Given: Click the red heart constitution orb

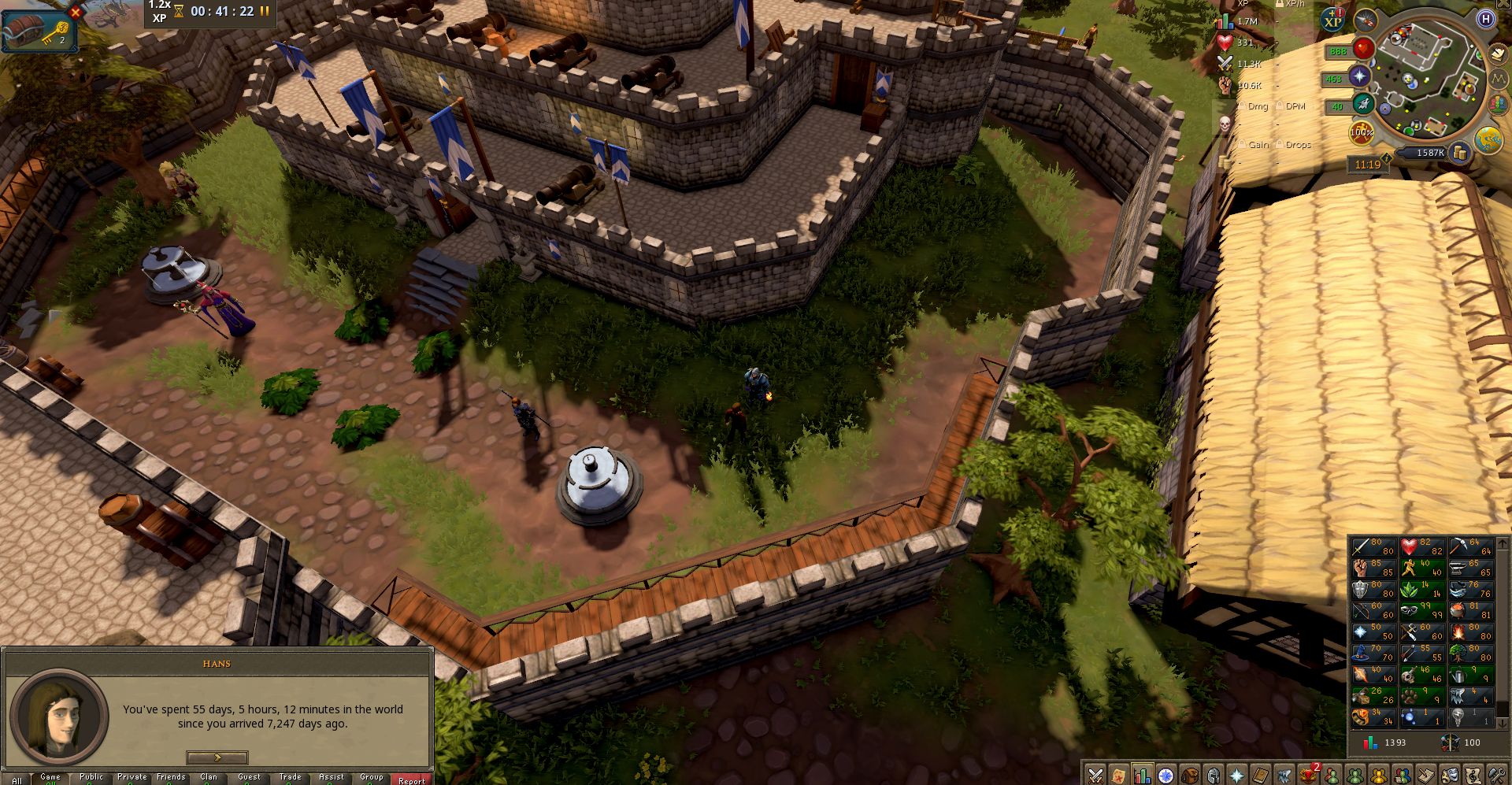Looking at the screenshot, I should click(x=1362, y=49).
